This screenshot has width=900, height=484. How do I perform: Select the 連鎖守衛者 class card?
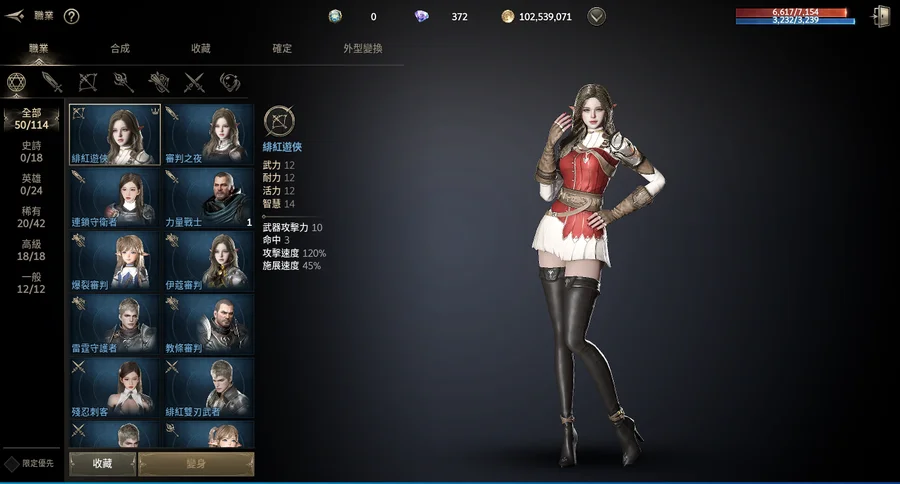[114, 197]
